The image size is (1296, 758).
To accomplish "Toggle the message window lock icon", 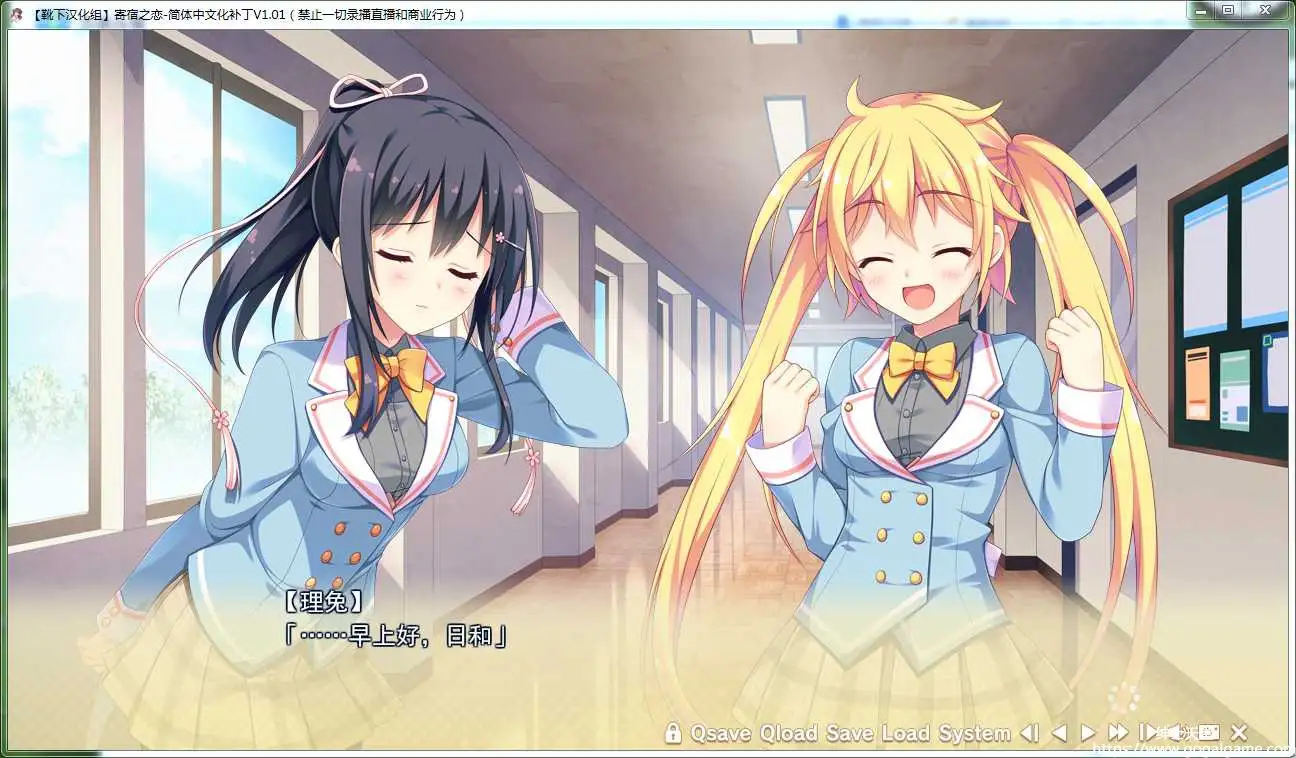I will tap(673, 732).
